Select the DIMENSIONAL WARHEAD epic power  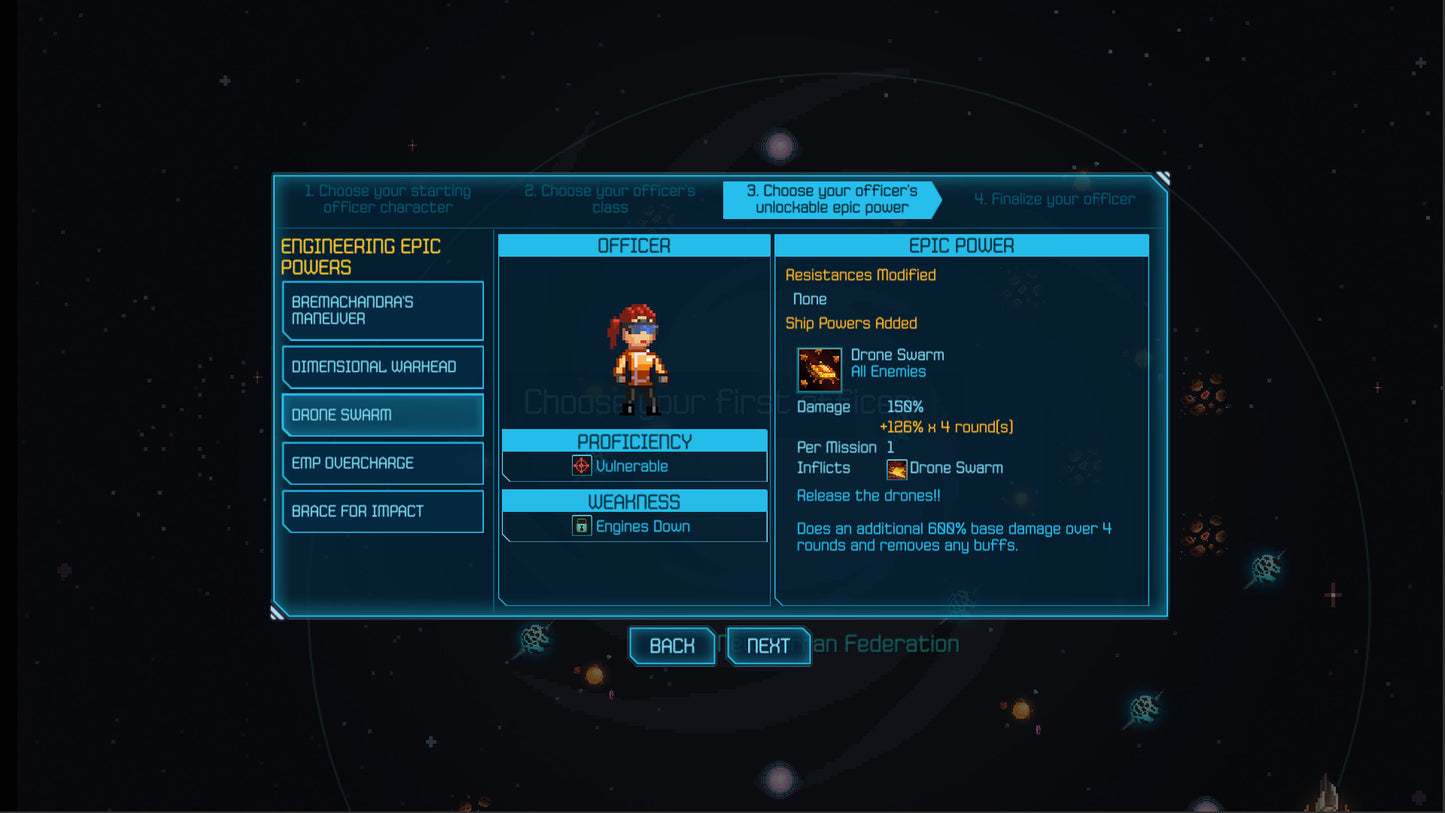[x=383, y=367]
